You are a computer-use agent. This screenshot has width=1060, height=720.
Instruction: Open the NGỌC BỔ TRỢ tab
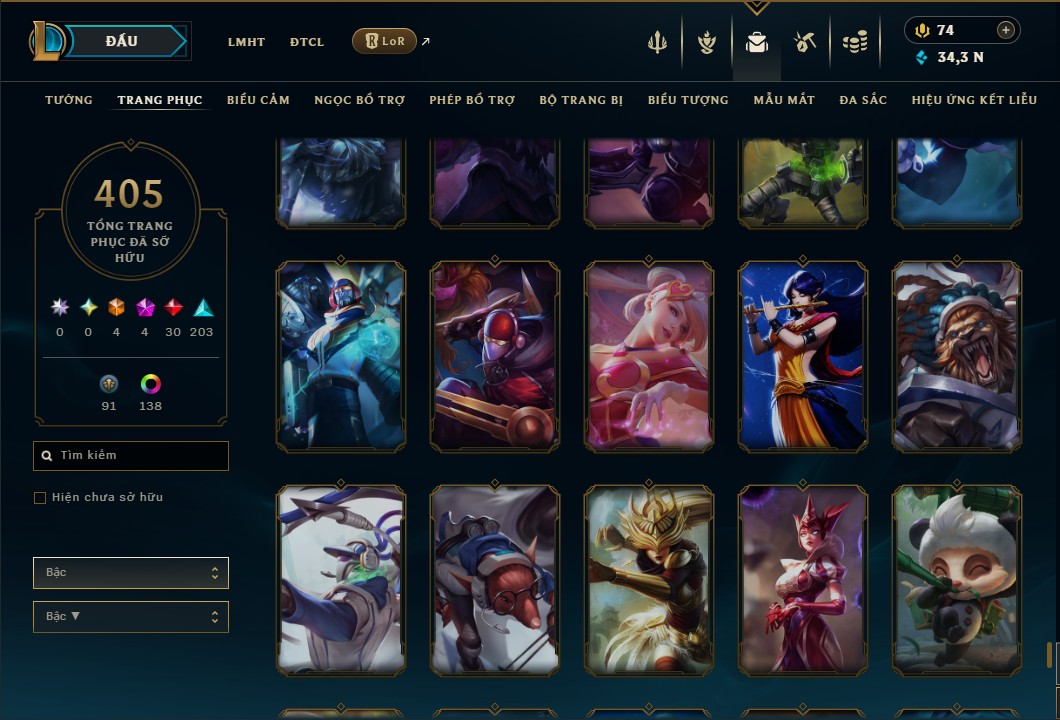pyautogui.click(x=359, y=100)
